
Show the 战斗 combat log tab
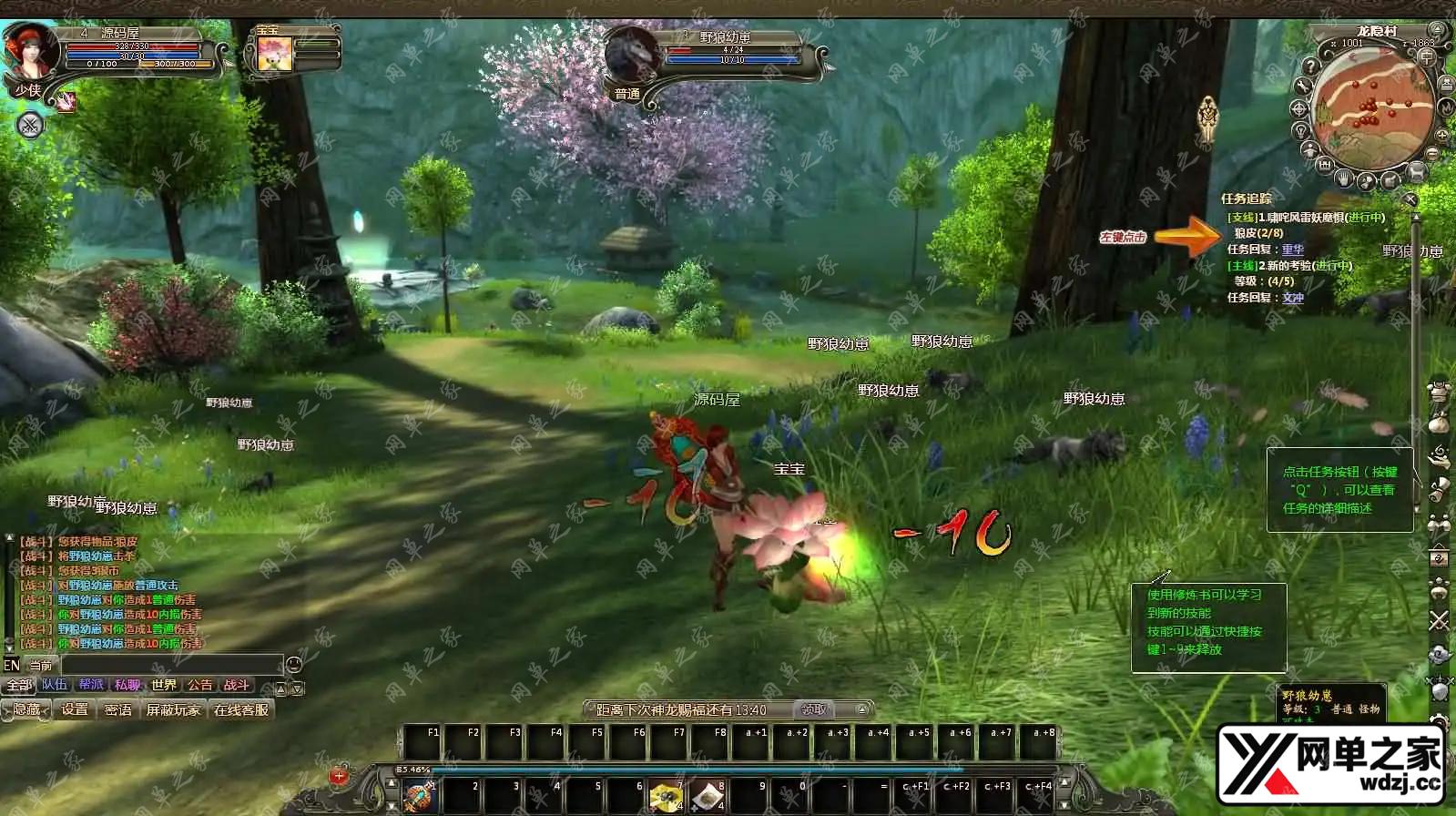click(x=236, y=685)
